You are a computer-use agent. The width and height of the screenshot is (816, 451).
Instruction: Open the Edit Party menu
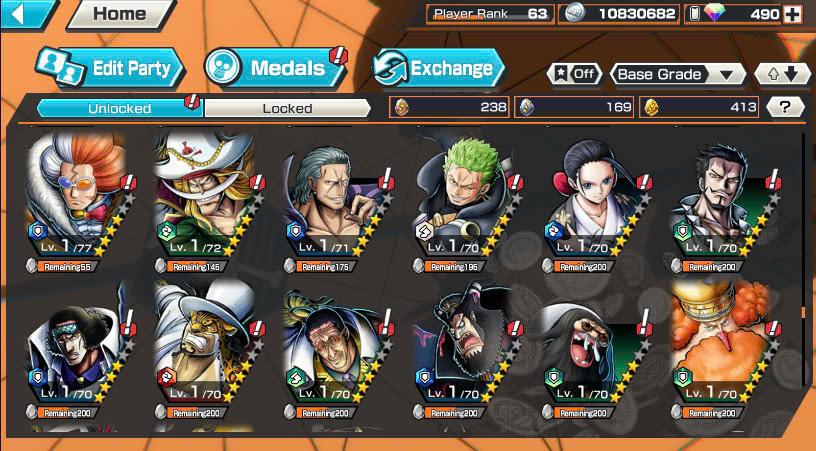(x=111, y=69)
